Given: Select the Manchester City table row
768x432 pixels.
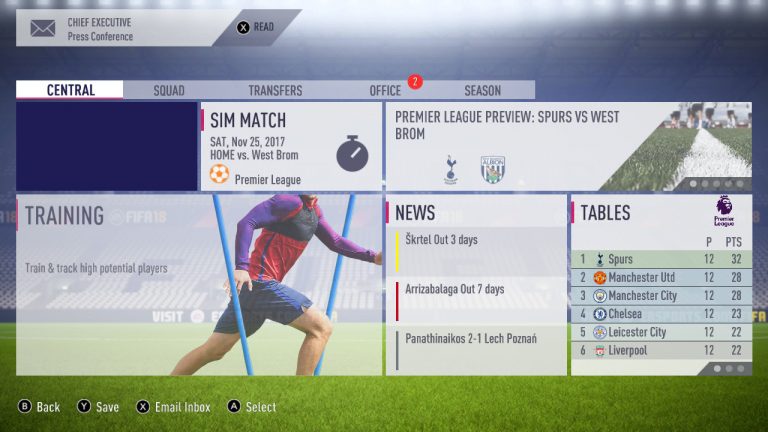Looking at the screenshot, I should coord(661,296).
